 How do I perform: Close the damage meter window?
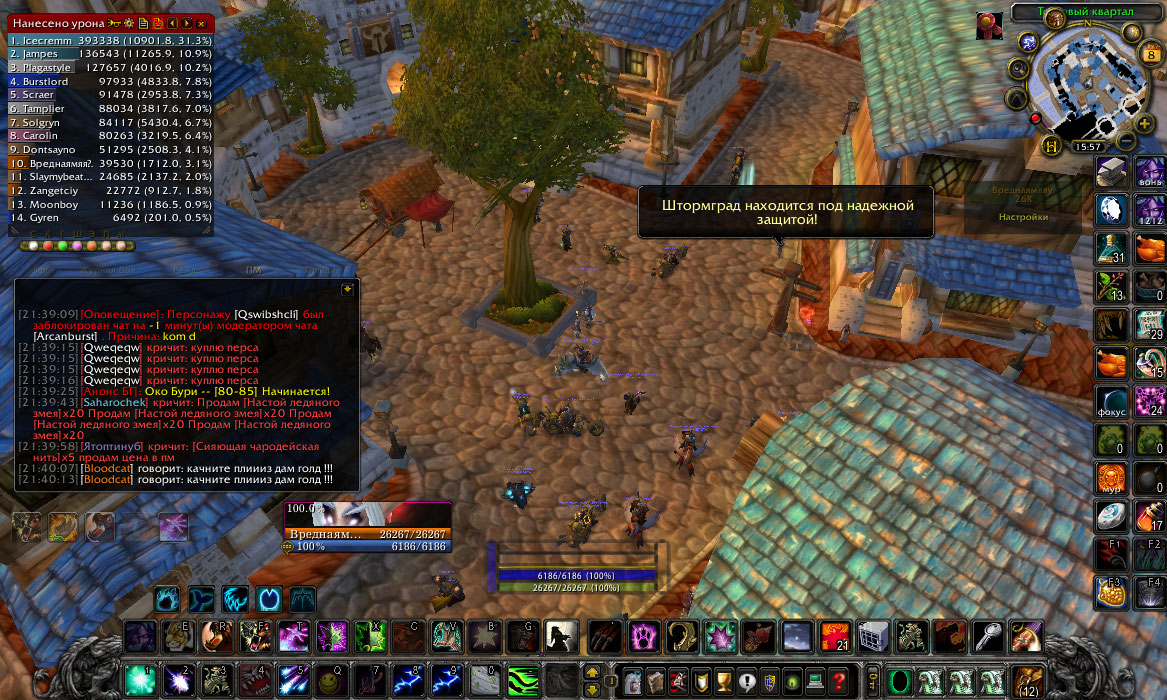(201, 22)
